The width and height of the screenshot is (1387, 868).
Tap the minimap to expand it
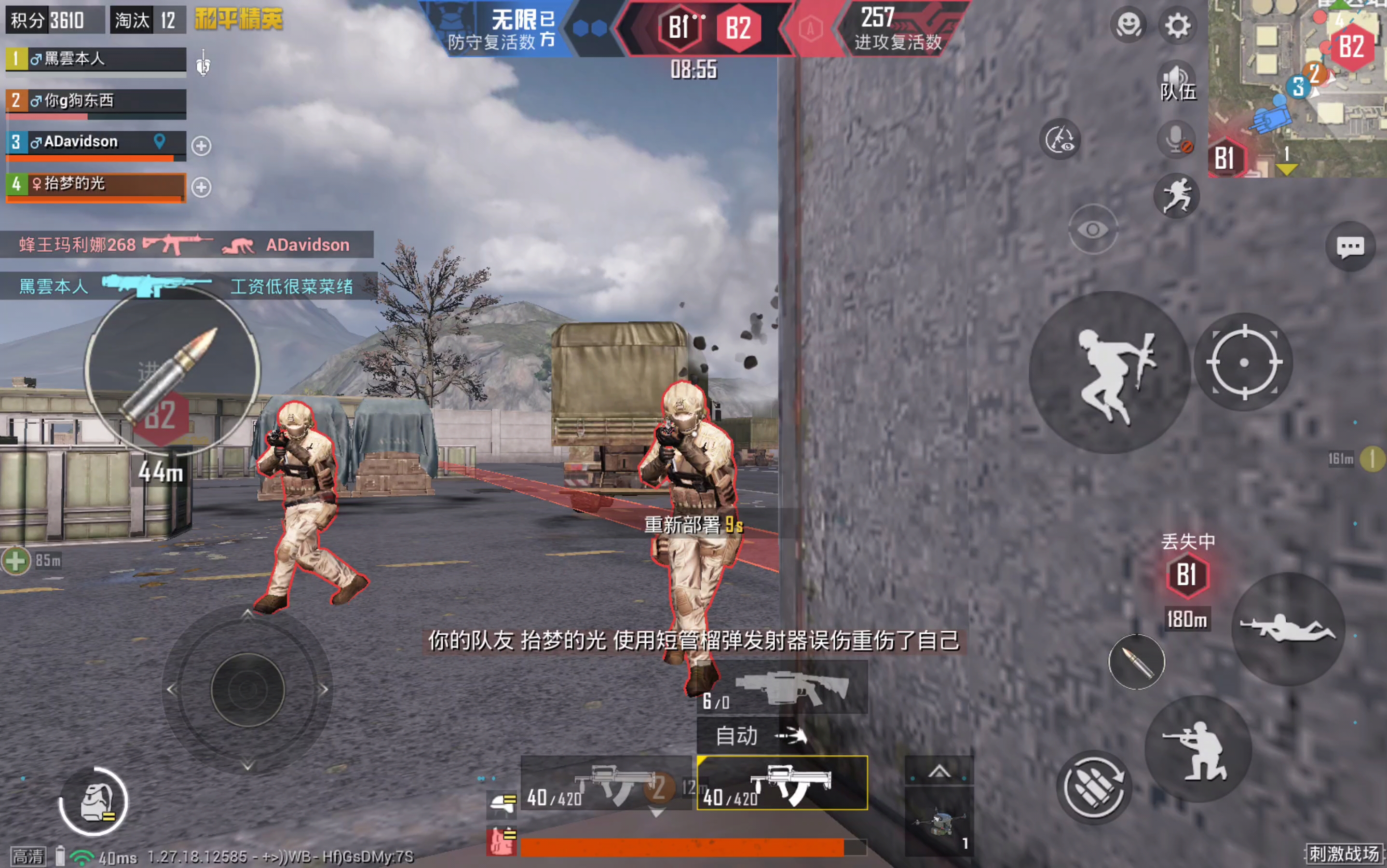pyautogui.click(x=1297, y=89)
